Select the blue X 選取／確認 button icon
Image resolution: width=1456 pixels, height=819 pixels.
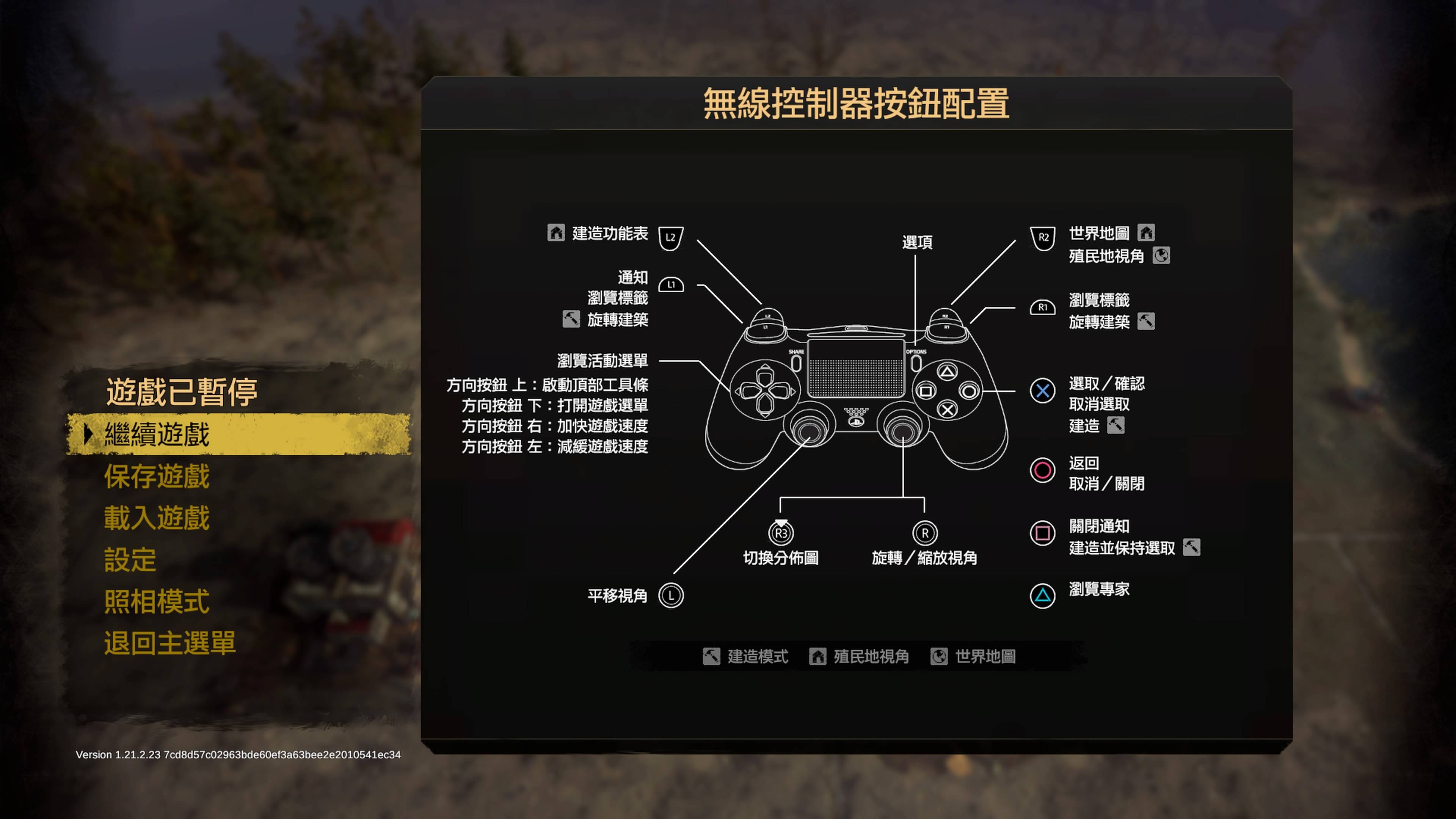[x=1043, y=391]
